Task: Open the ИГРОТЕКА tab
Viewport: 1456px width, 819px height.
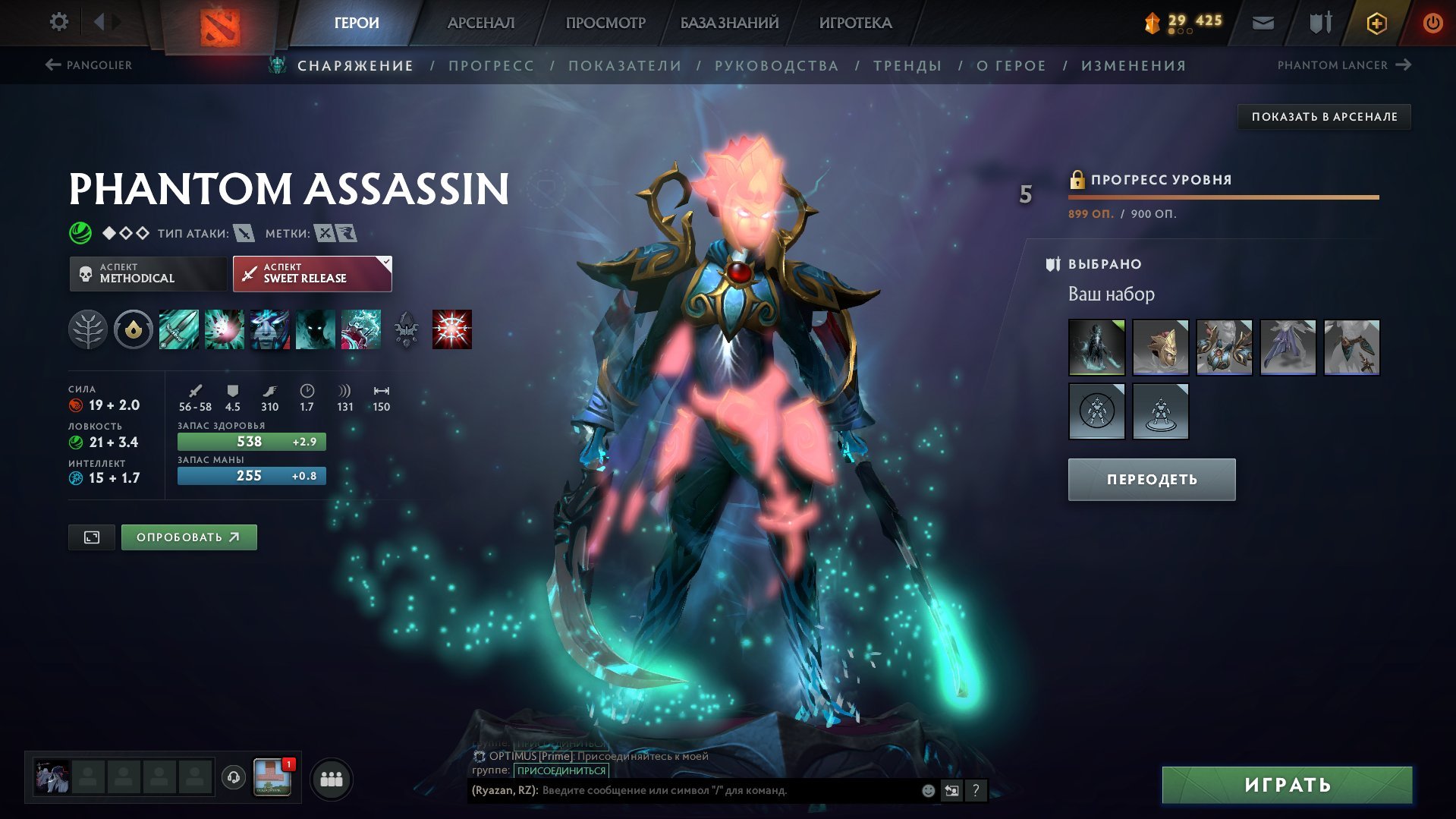Action: pyautogui.click(x=855, y=23)
